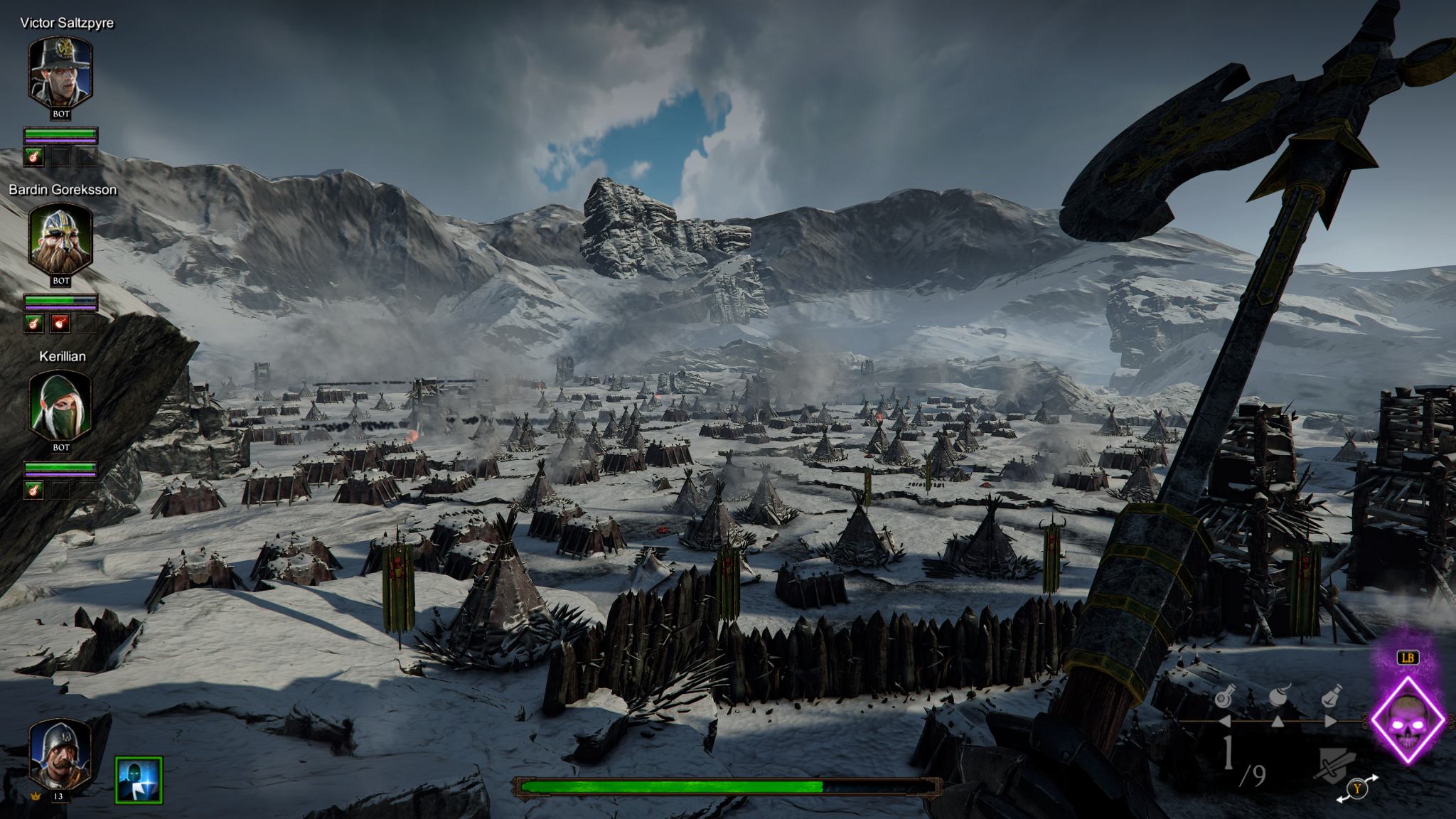Activate the purple skull career skill

pyautogui.click(x=1407, y=721)
